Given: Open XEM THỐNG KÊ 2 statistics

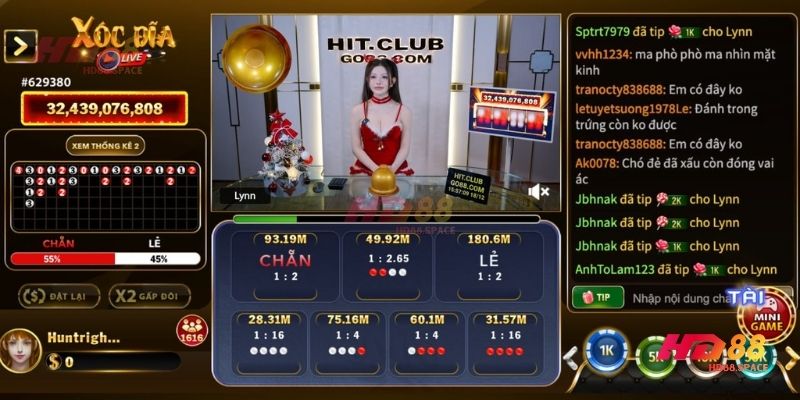Looking at the screenshot, I should pyautogui.click(x=105, y=145).
